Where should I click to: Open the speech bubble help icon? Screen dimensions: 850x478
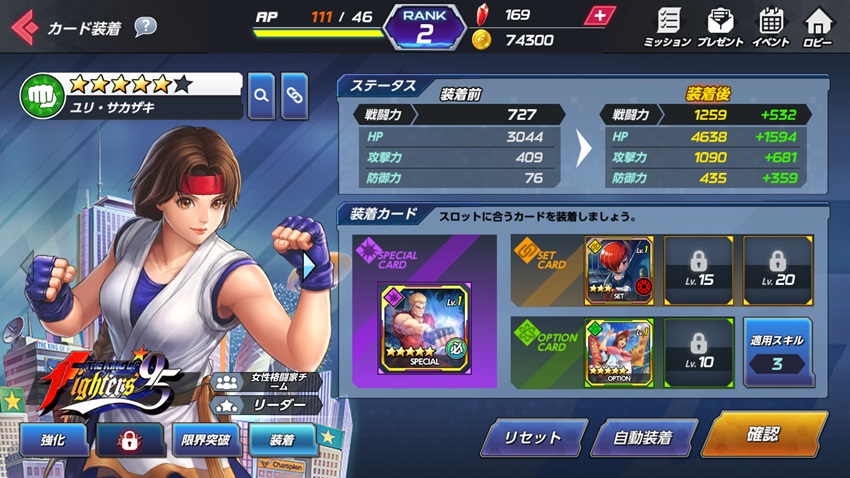click(x=146, y=27)
